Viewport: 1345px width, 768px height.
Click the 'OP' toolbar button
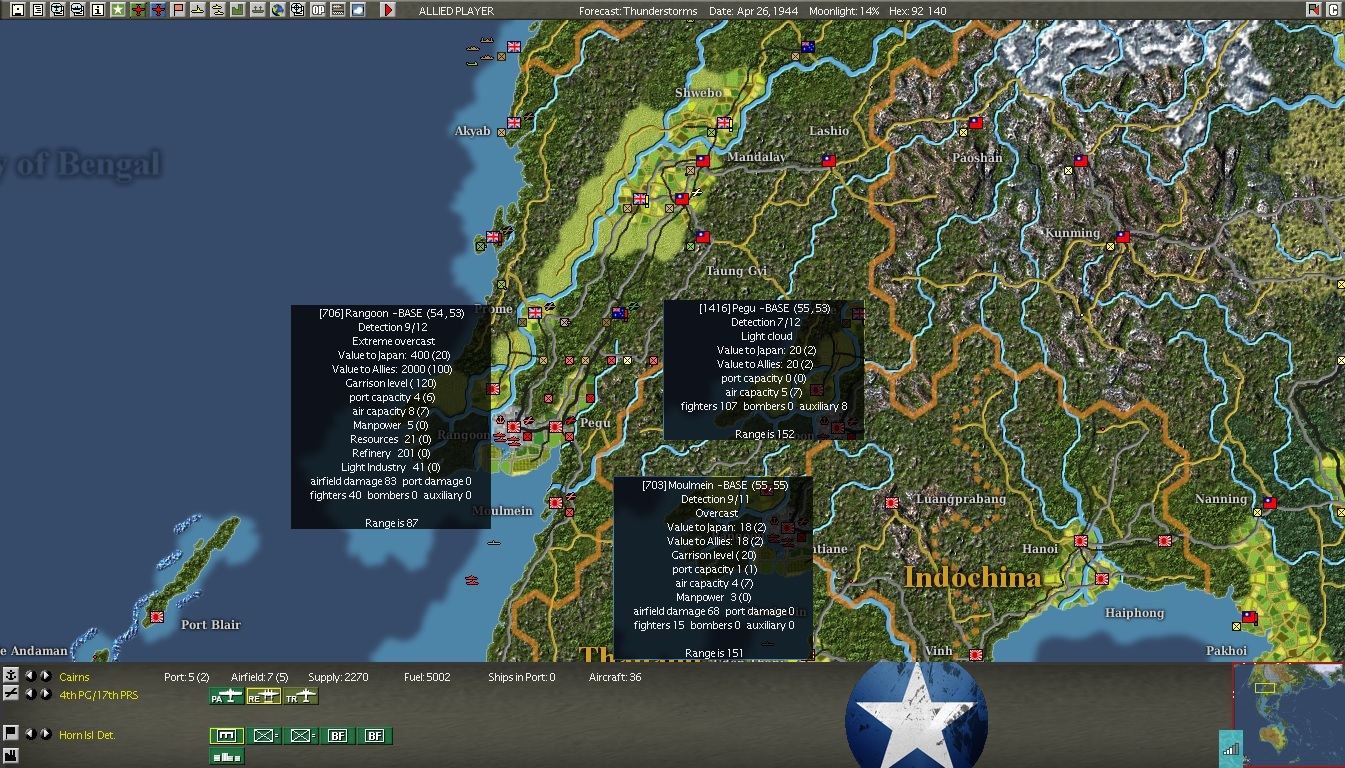pos(317,10)
